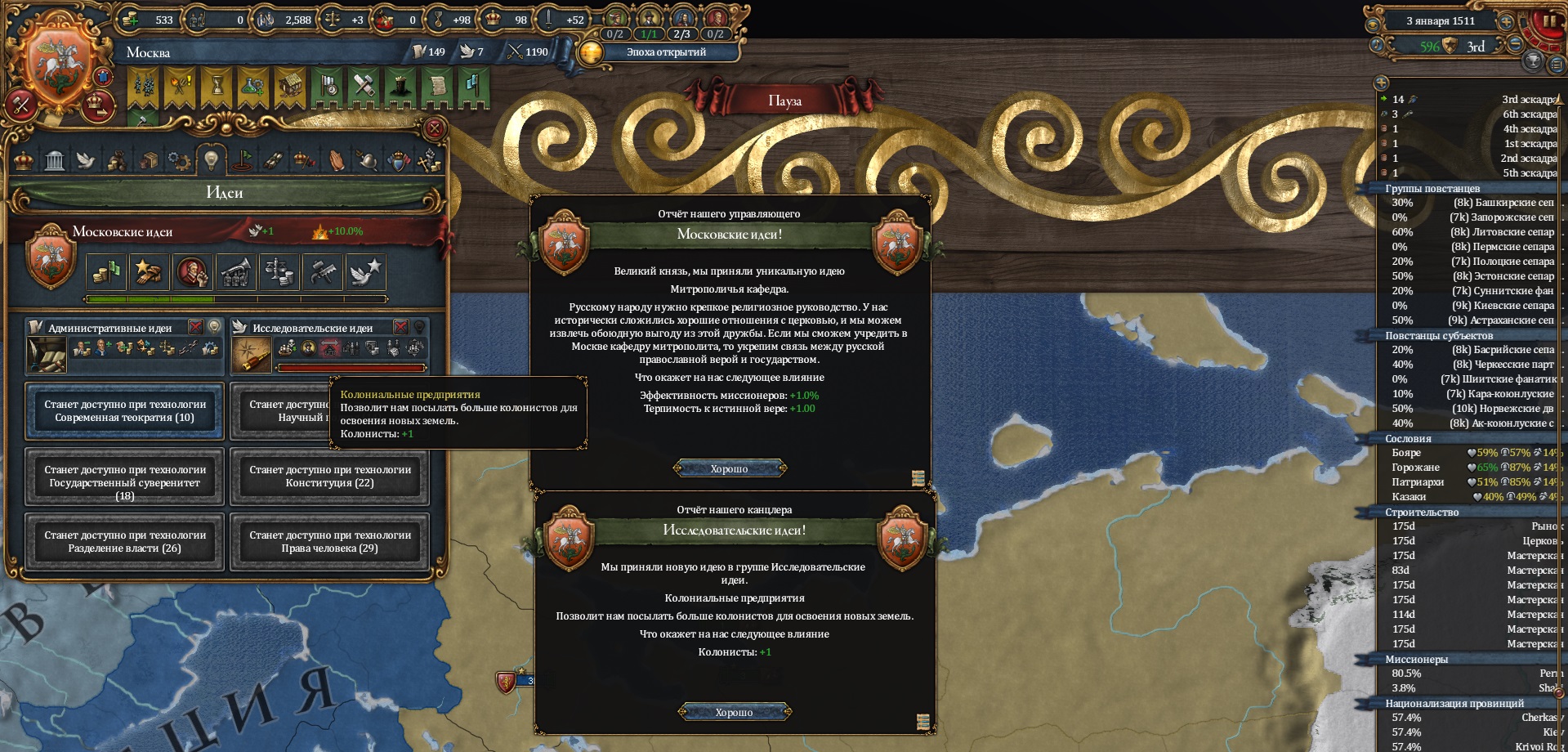Select the locked Конституция (22) idea slot
This screenshot has width=1568, height=752.
(x=329, y=477)
